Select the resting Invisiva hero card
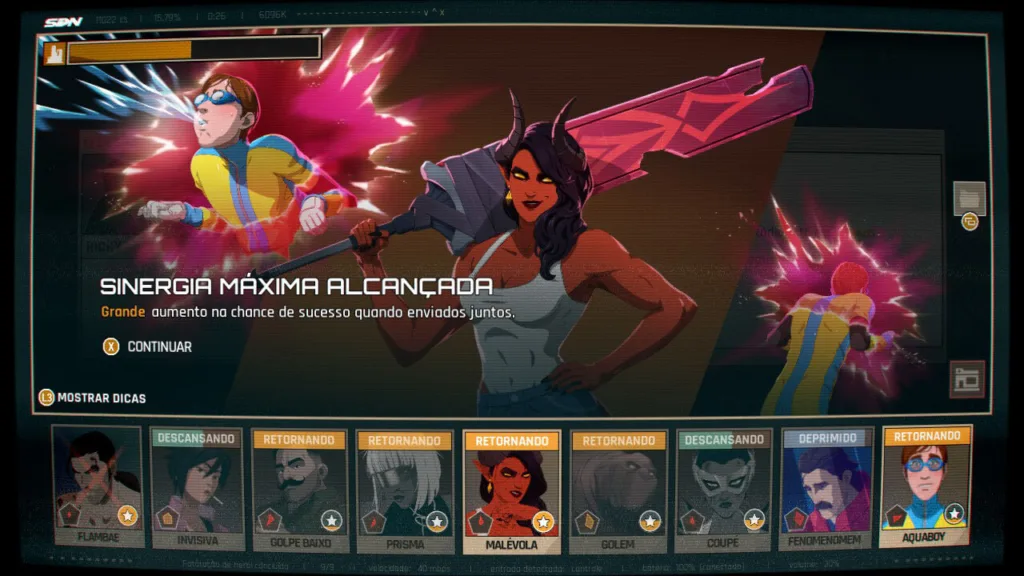 click(x=197, y=489)
